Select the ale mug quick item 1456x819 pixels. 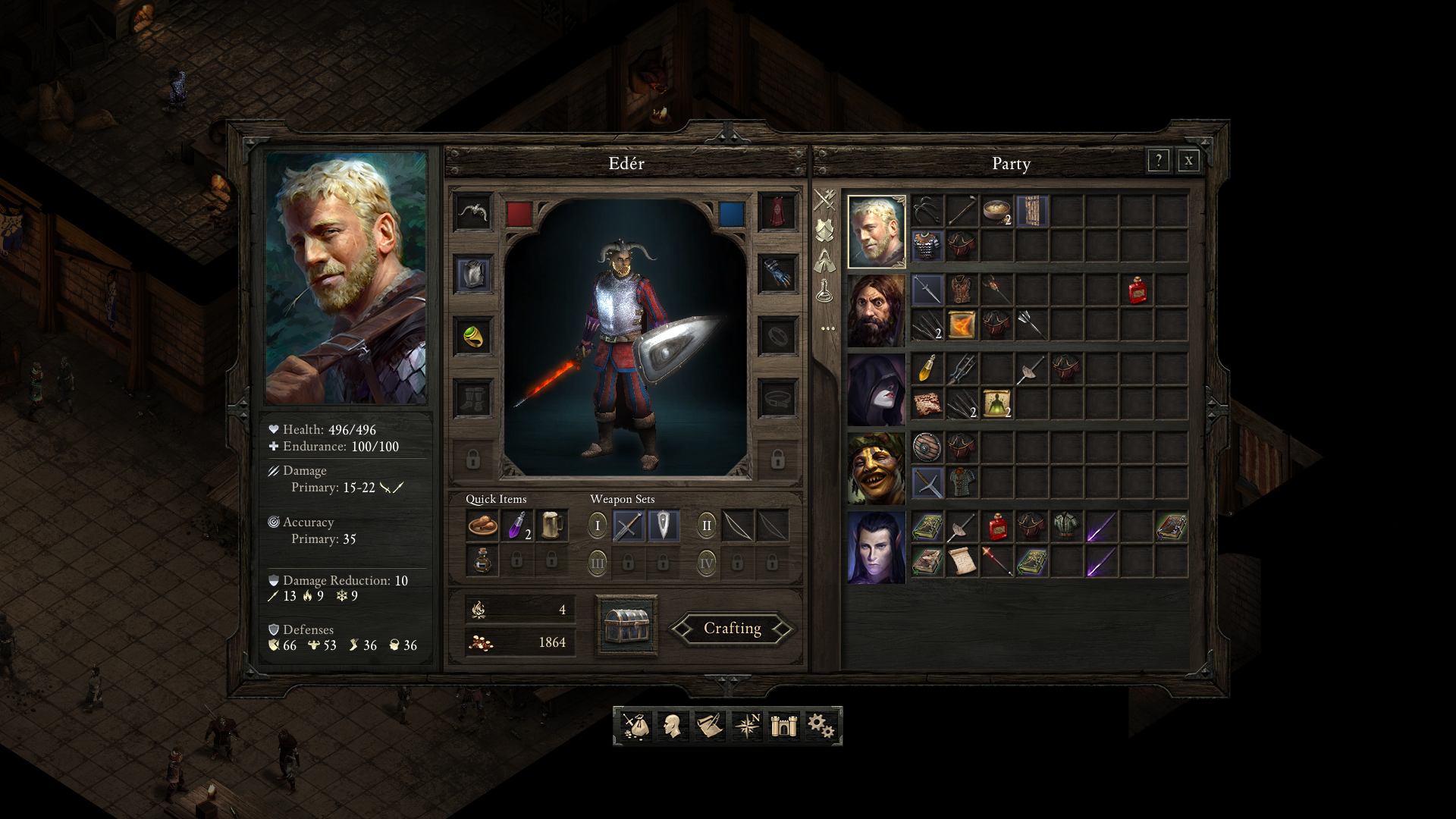[x=552, y=526]
